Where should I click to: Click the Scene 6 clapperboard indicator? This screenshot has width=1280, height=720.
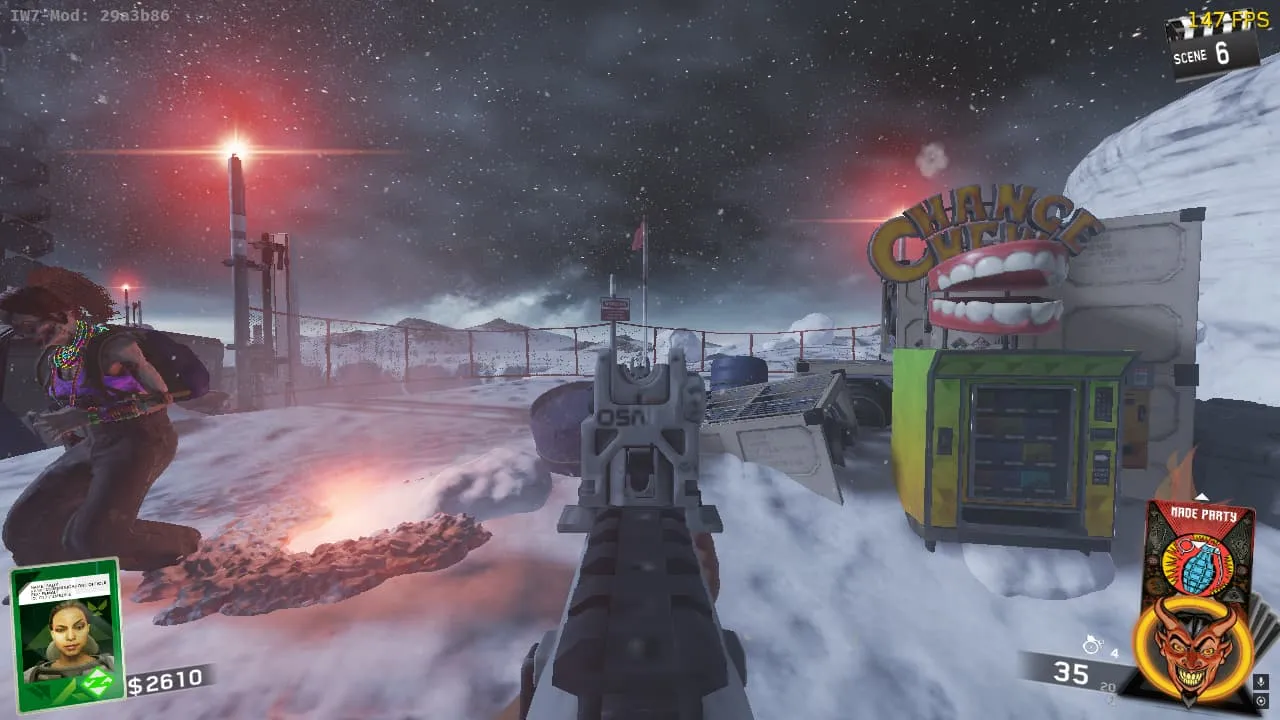pyautogui.click(x=1212, y=46)
